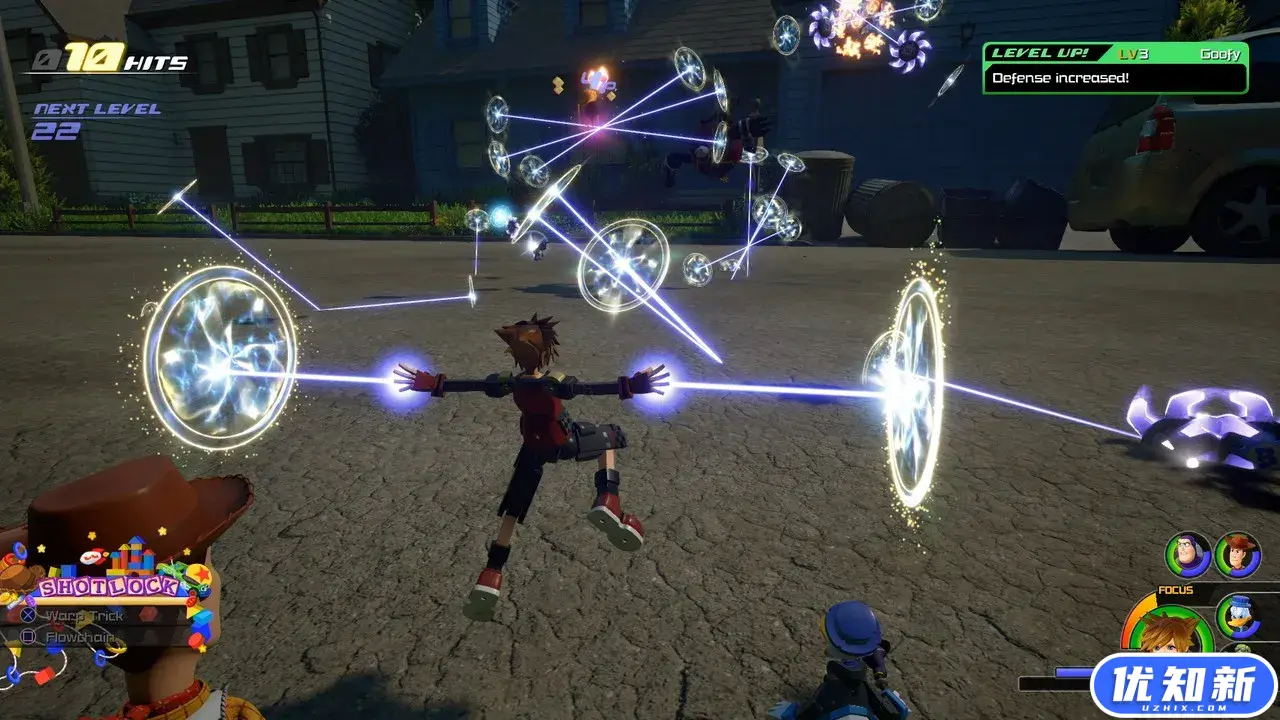Select Buzz Lightyear's party portrait

pos(1188,555)
